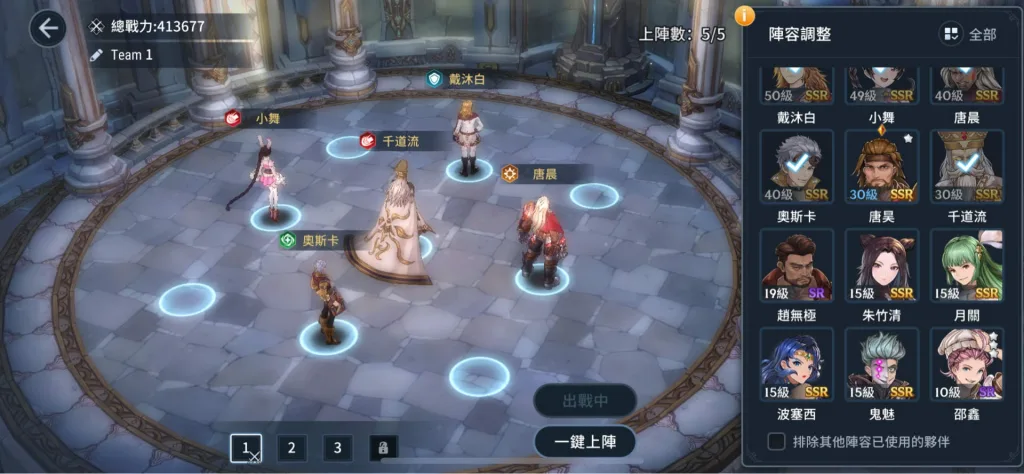1024x474 pixels.
Task: Open the 全部 filter dropdown
Action: 968,34
